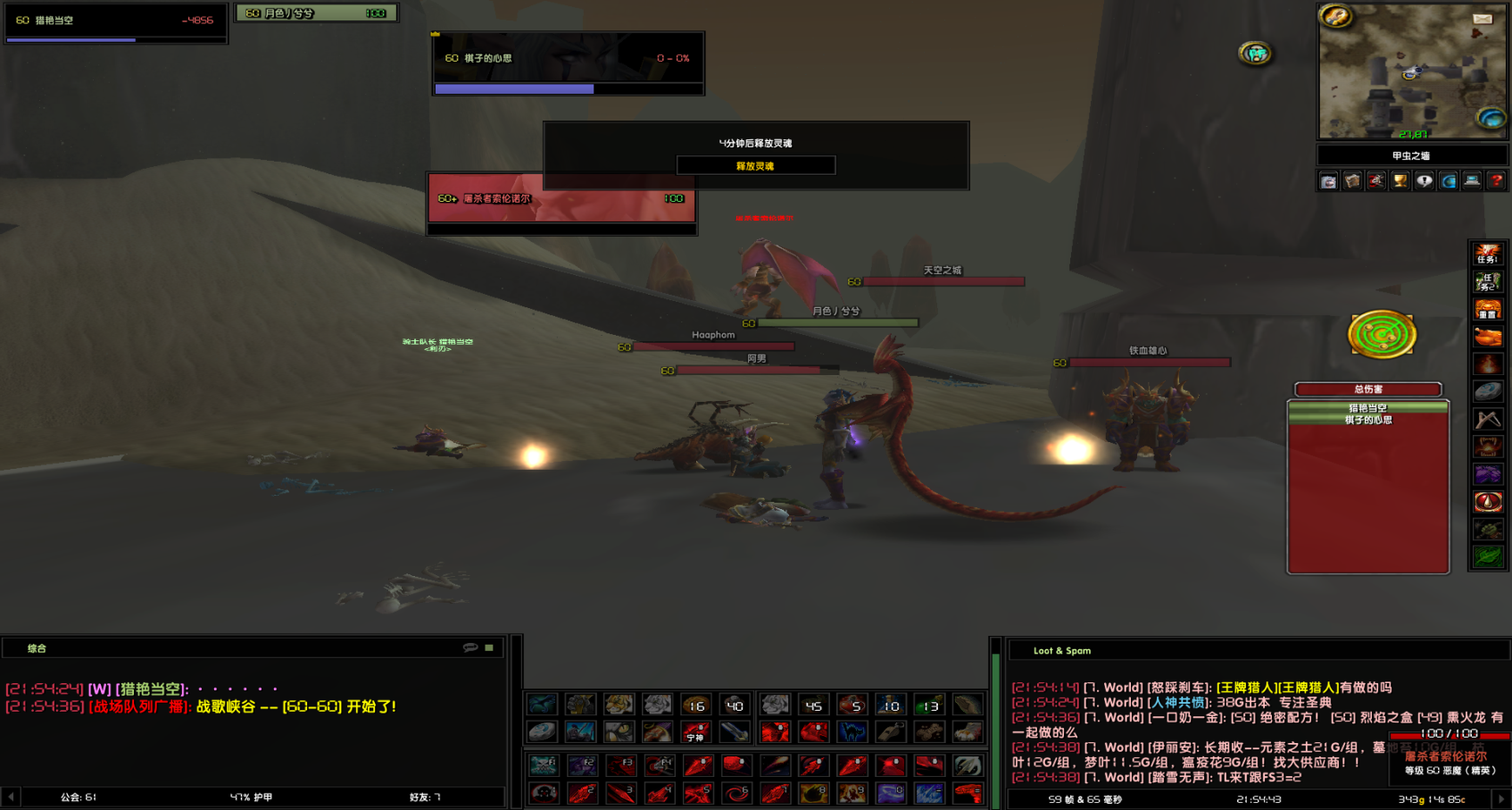Click the green radar tracking button
This screenshot has height=810, width=1512.
[1382, 335]
